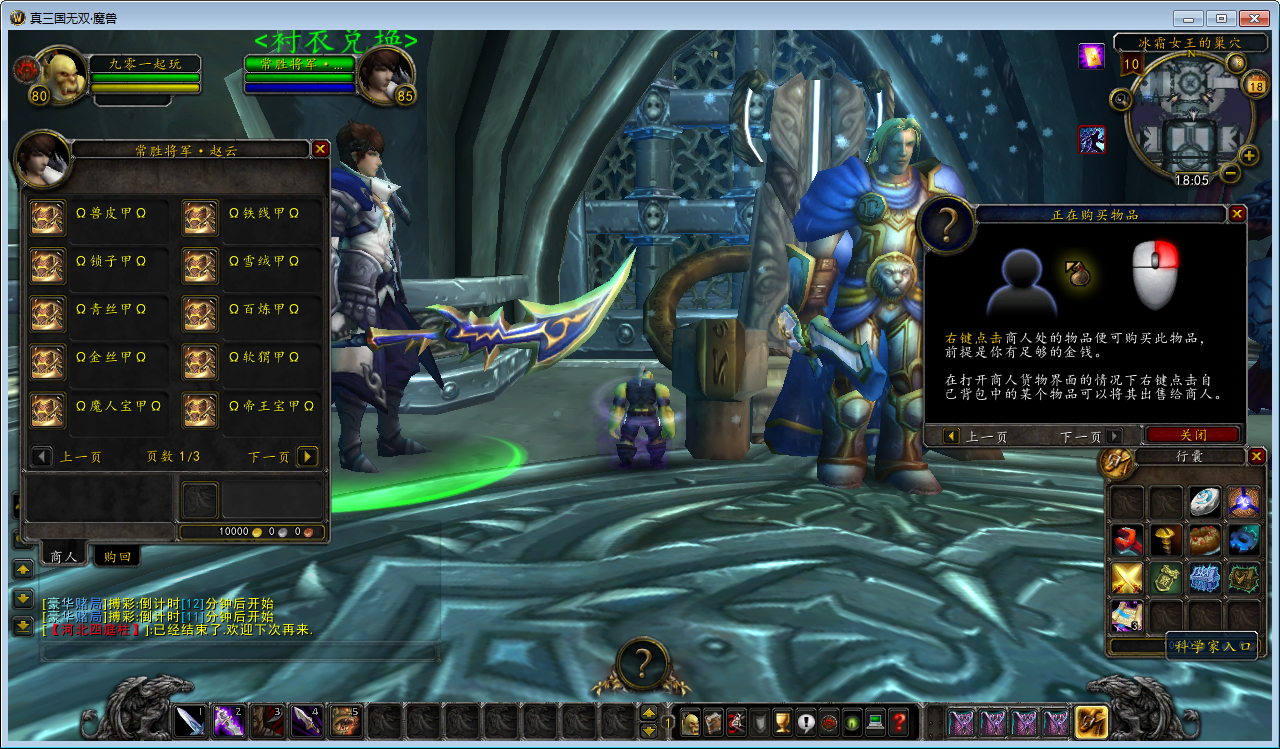The width and height of the screenshot is (1280, 749).
Task: Close the merchant window 常胜将军·赵云
Action: pyautogui.click(x=320, y=149)
